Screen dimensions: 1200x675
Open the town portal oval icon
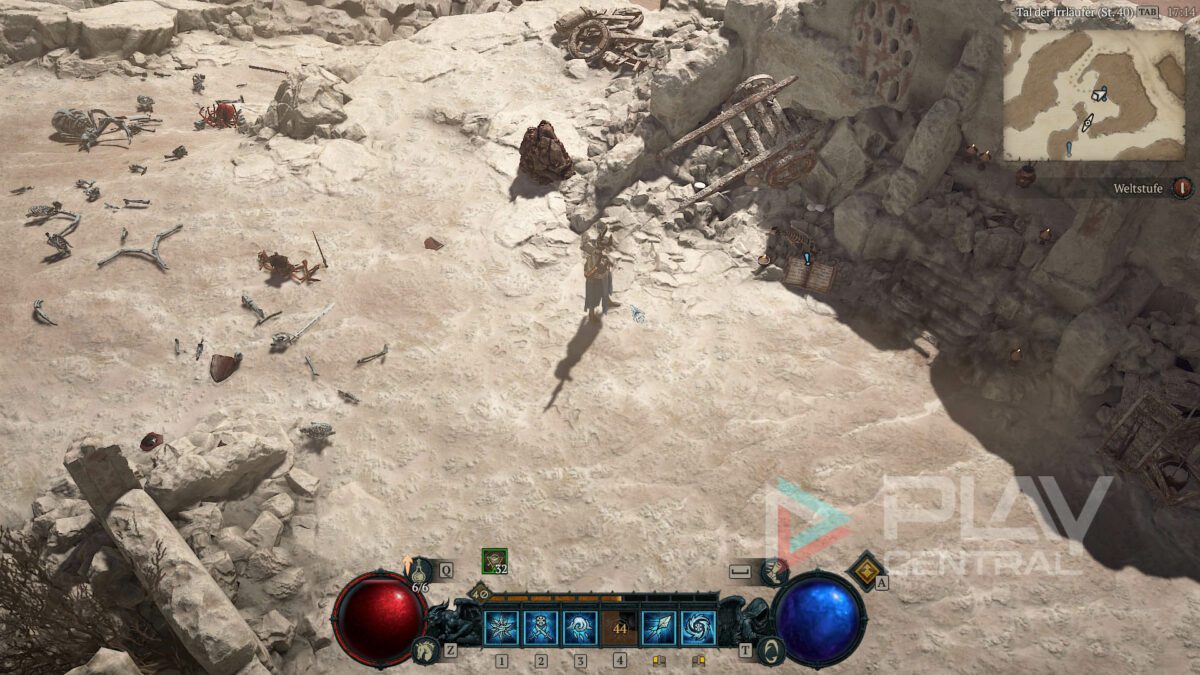[x=770, y=651]
